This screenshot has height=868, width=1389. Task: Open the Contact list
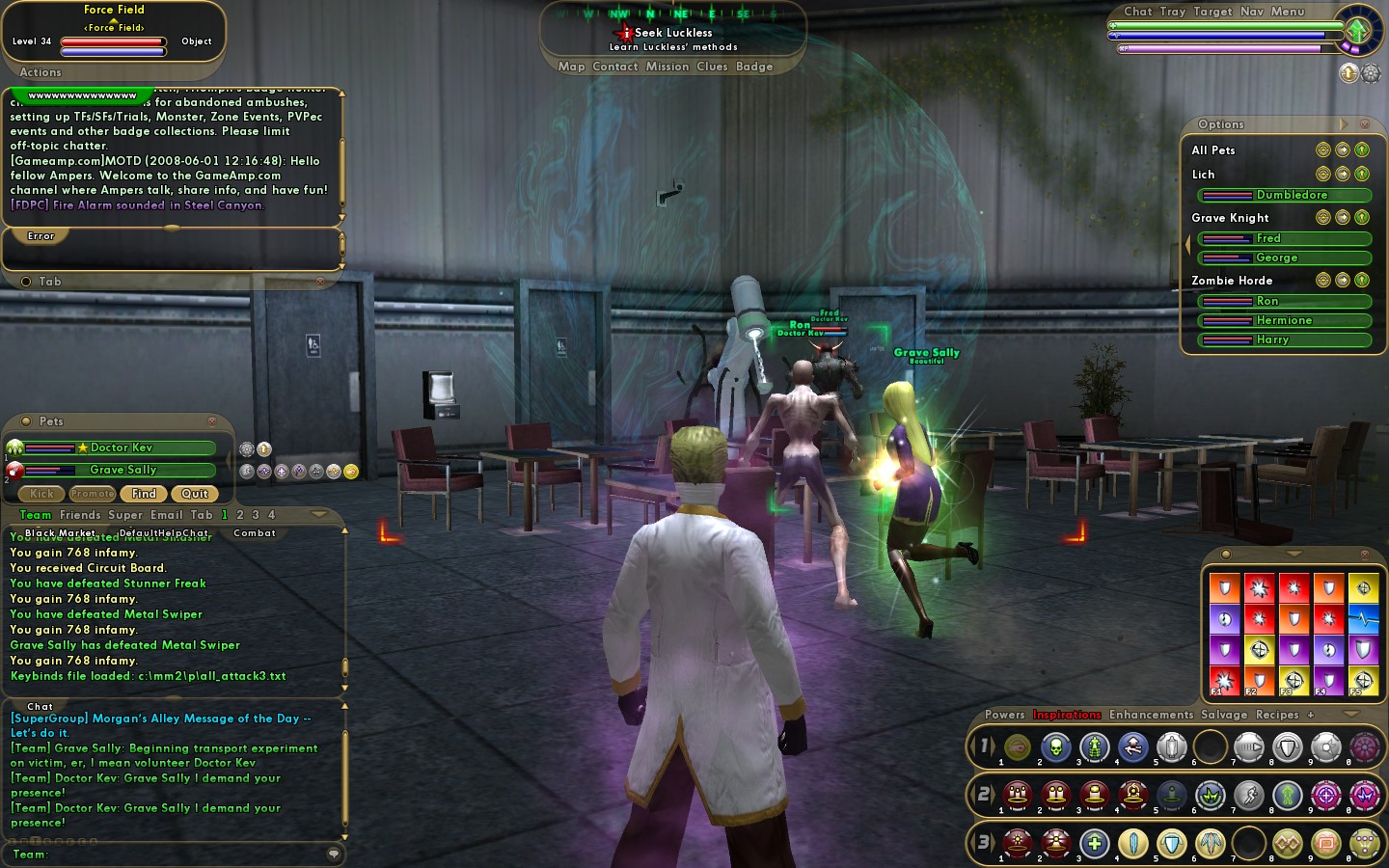[x=615, y=67]
